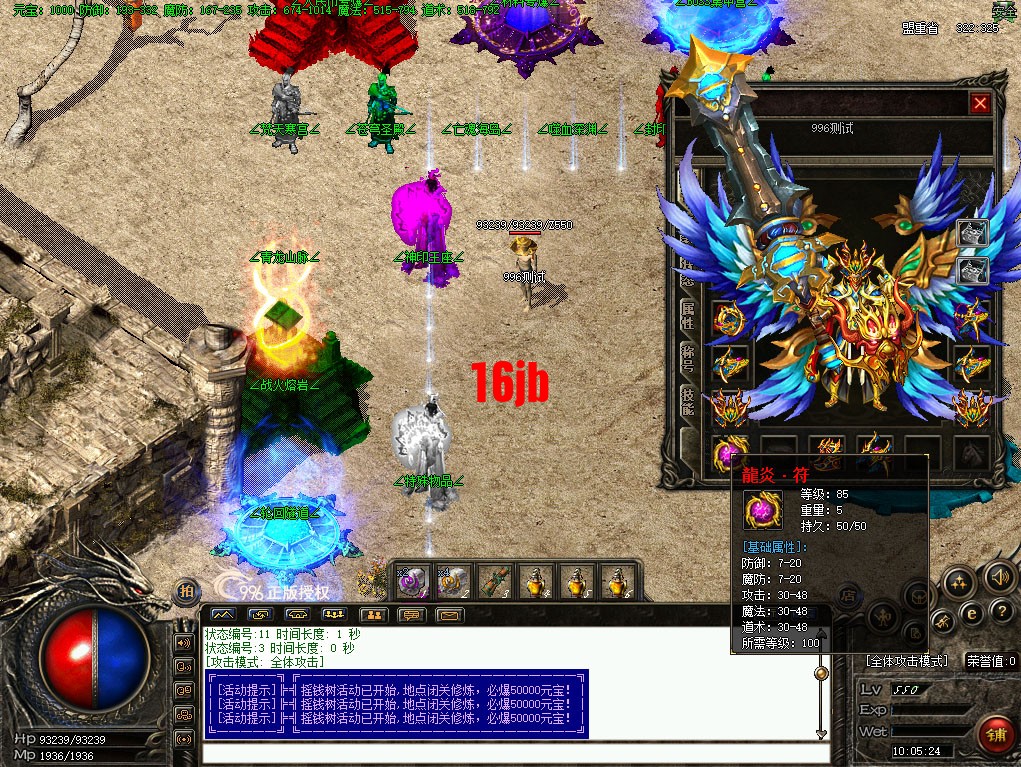Screen dimensions: 1021x767
Task: Use the golden scroll in hotbar slot 2
Action: point(453,580)
